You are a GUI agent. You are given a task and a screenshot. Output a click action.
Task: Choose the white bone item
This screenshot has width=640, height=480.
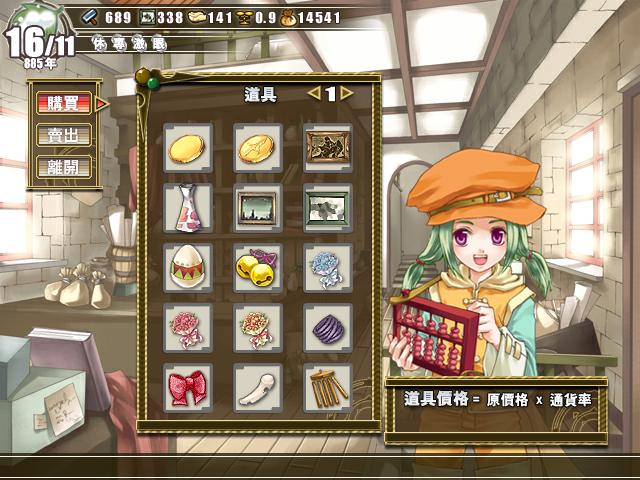click(x=258, y=387)
